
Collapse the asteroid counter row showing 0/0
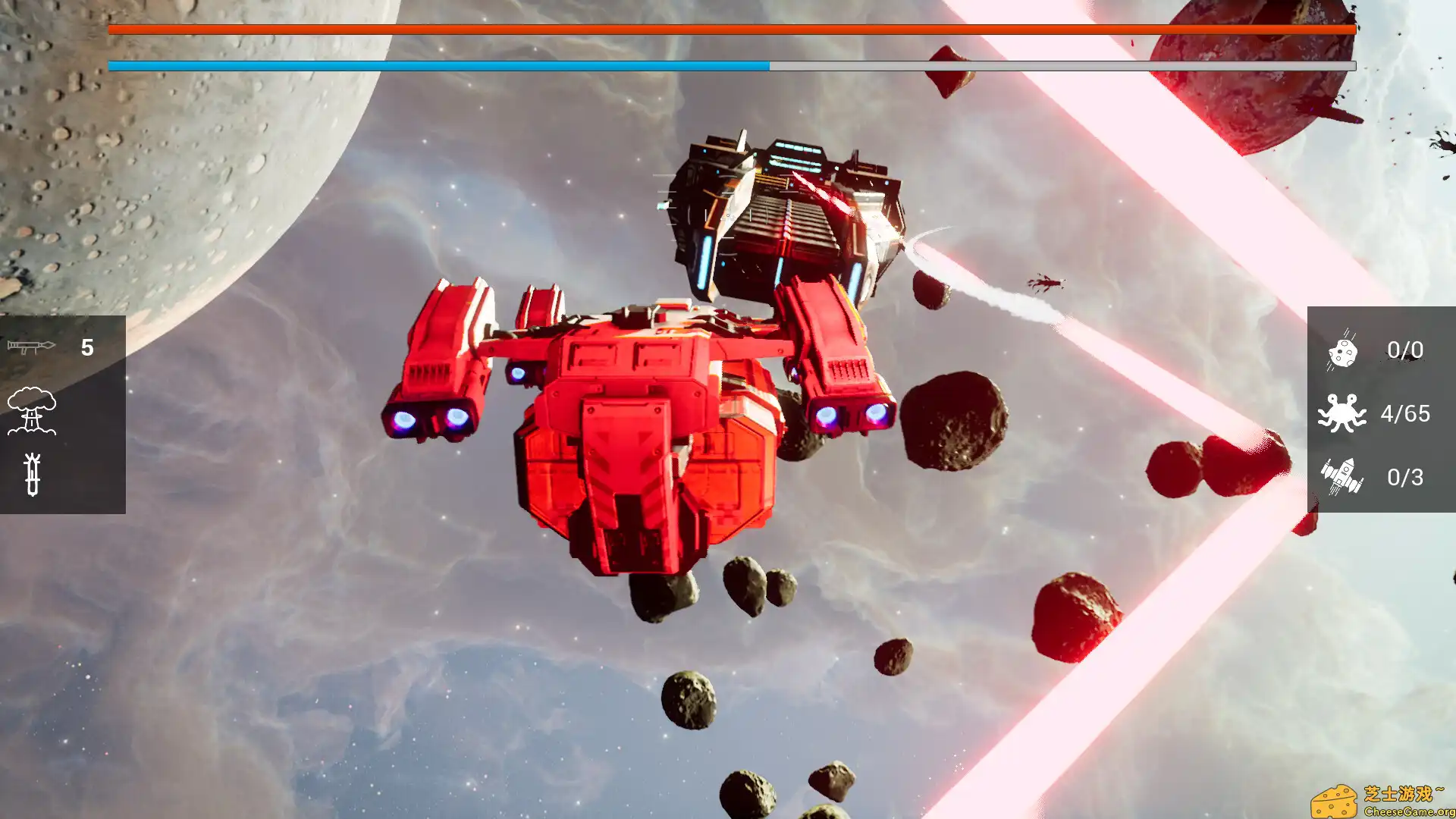(1403, 350)
